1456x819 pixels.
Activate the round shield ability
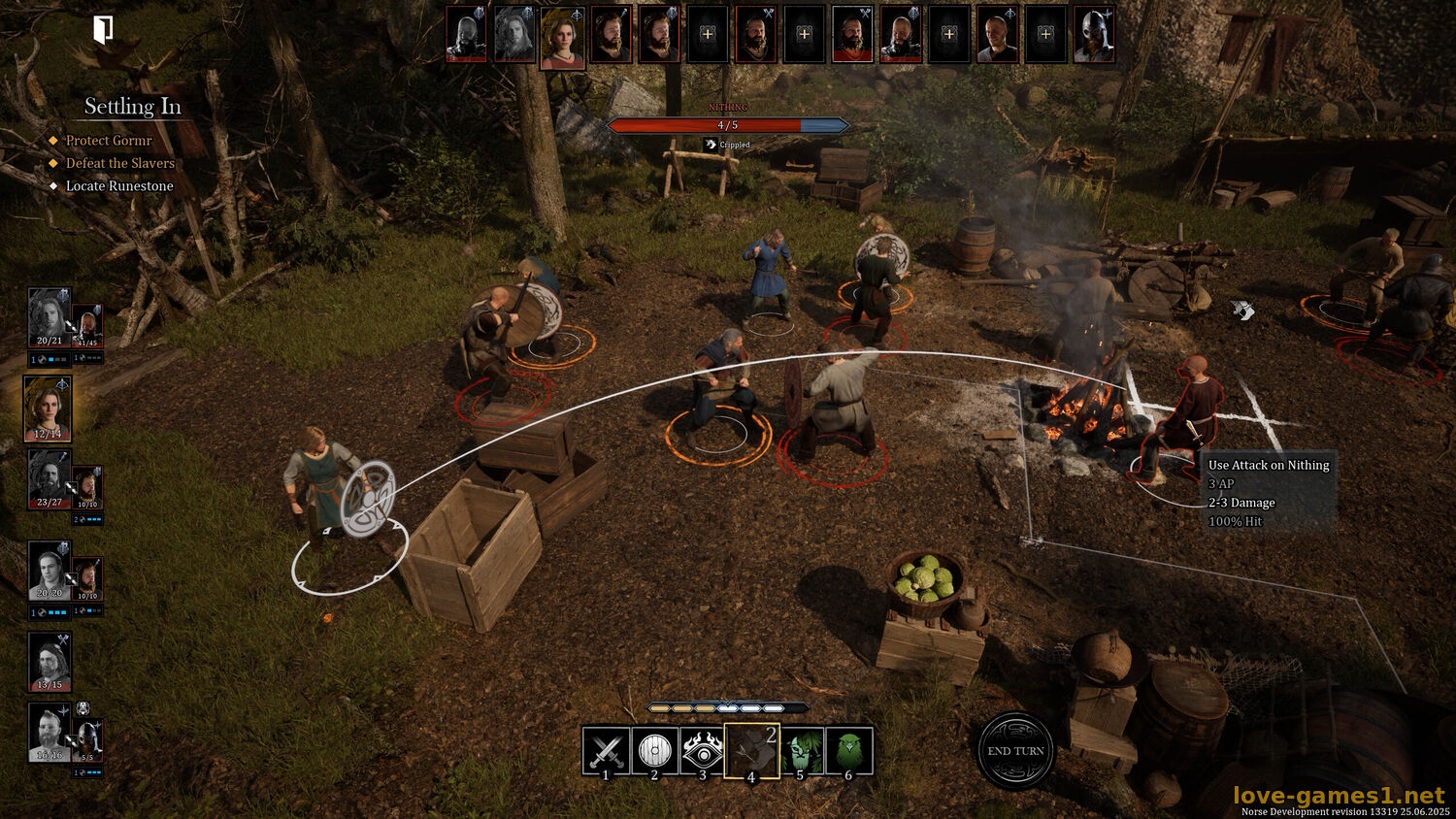click(x=655, y=750)
